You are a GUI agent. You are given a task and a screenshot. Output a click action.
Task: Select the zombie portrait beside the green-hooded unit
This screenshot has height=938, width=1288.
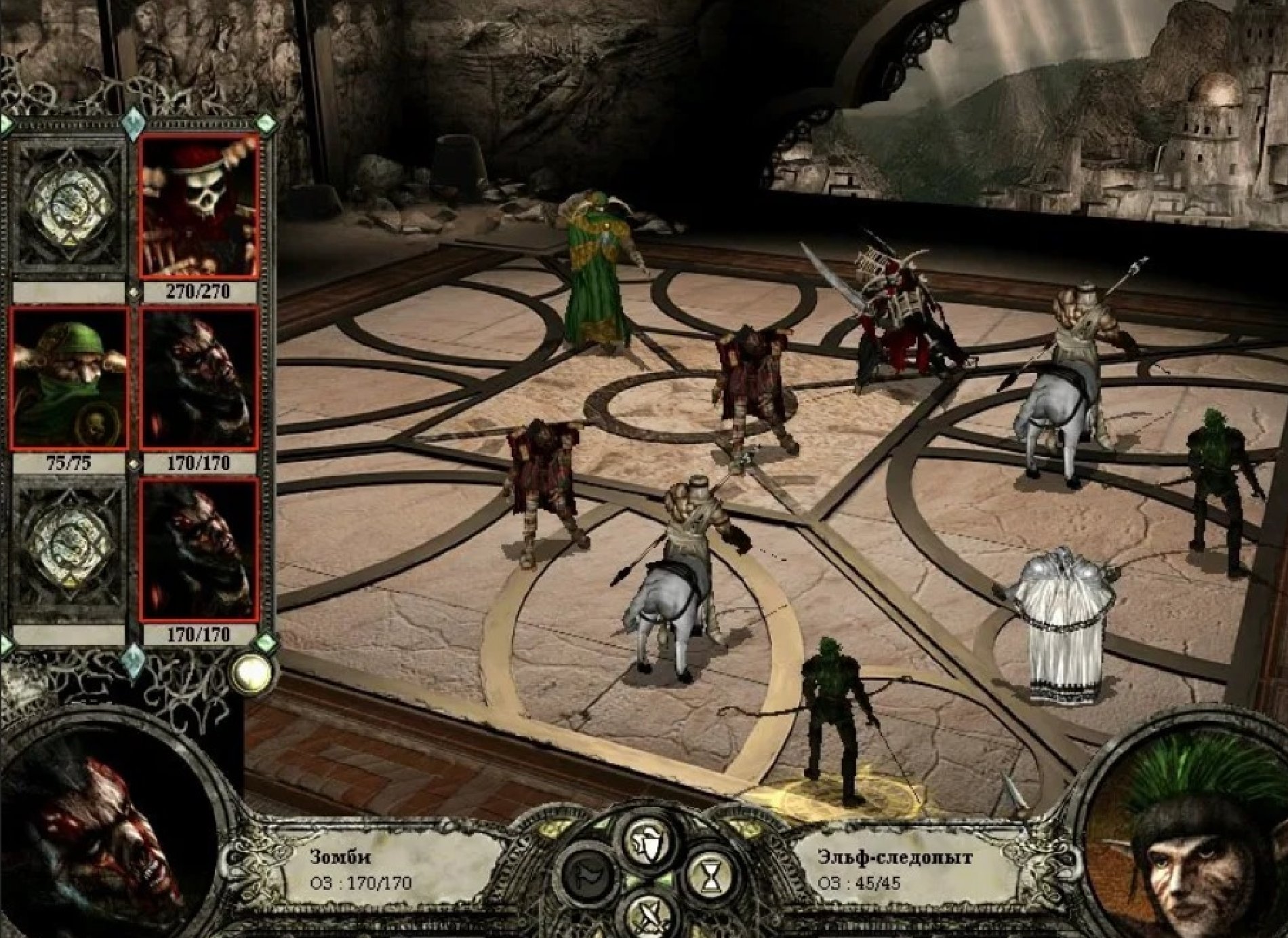[199, 378]
